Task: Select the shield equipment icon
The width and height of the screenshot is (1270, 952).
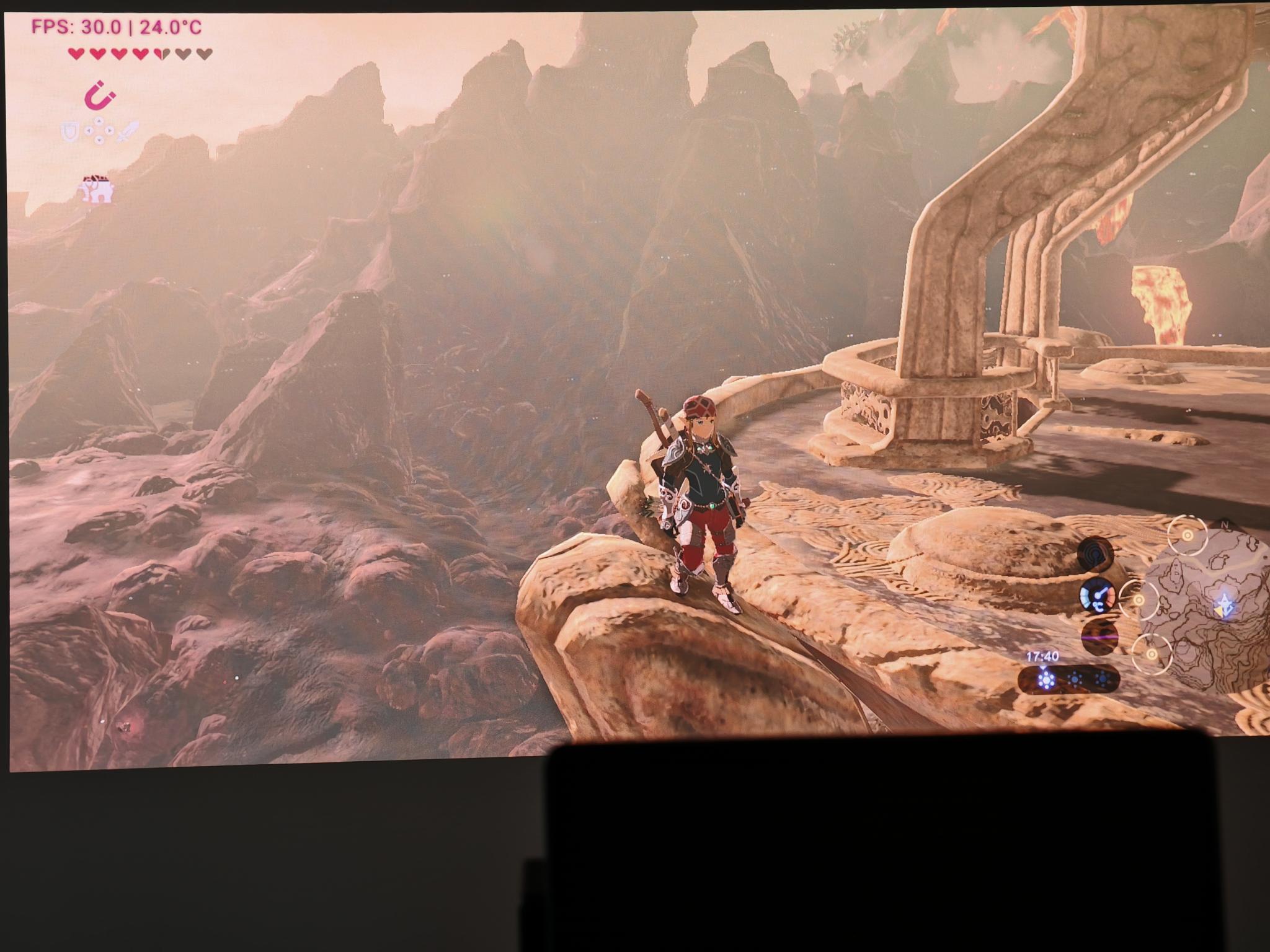Action: pos(69,131)
